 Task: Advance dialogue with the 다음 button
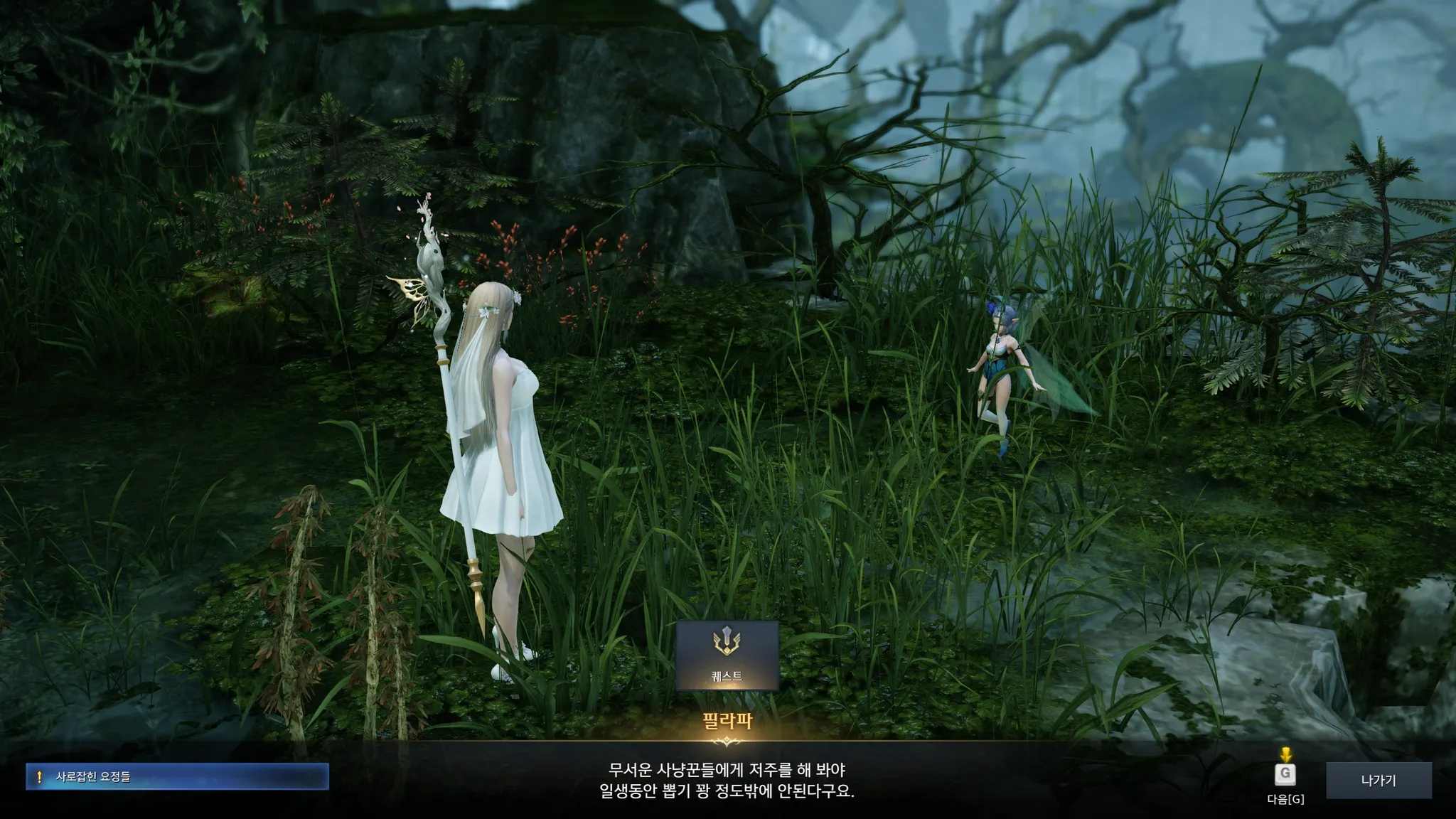(1285, 774)
